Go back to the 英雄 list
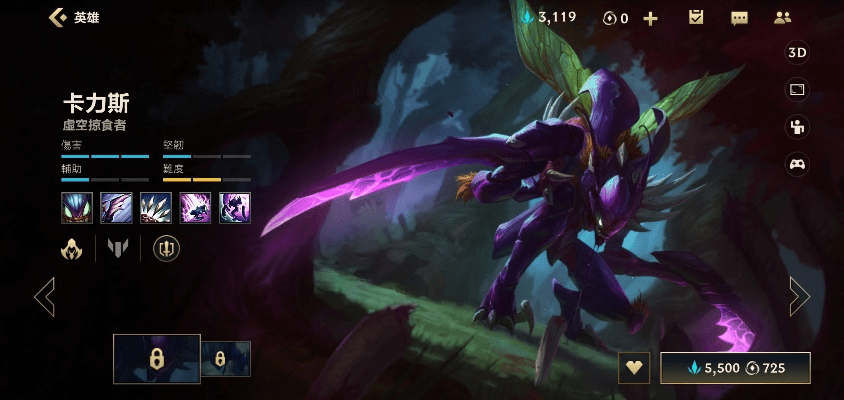The width and height of the screenshot is (844, 400). (58, 18)
